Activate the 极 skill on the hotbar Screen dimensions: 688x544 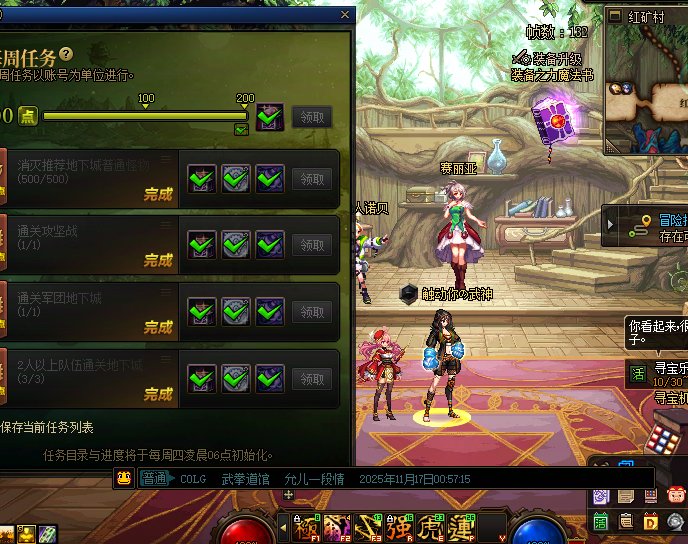[x=305, y=527]
